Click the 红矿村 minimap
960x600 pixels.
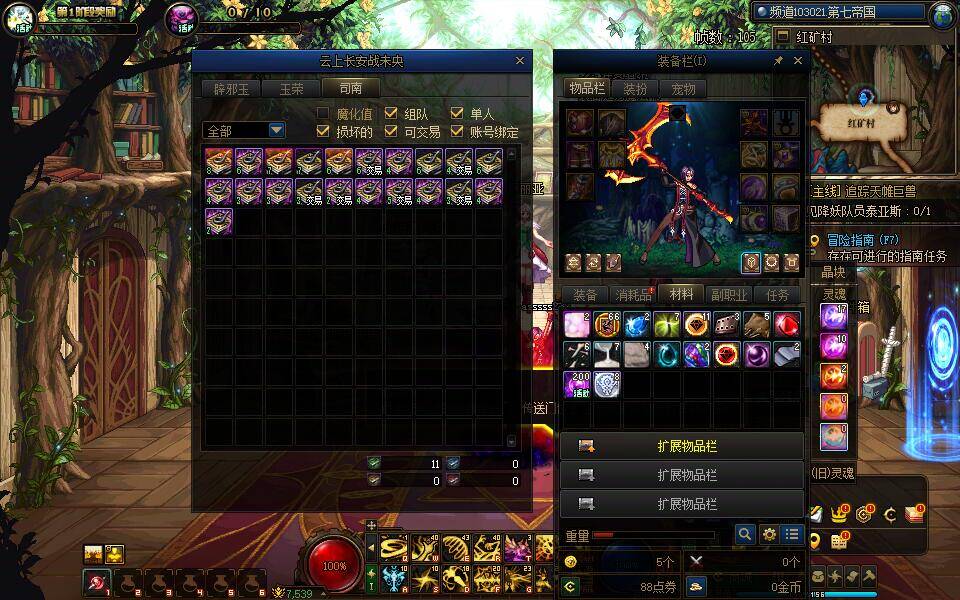pyautogui.click(x=863, y=120)
